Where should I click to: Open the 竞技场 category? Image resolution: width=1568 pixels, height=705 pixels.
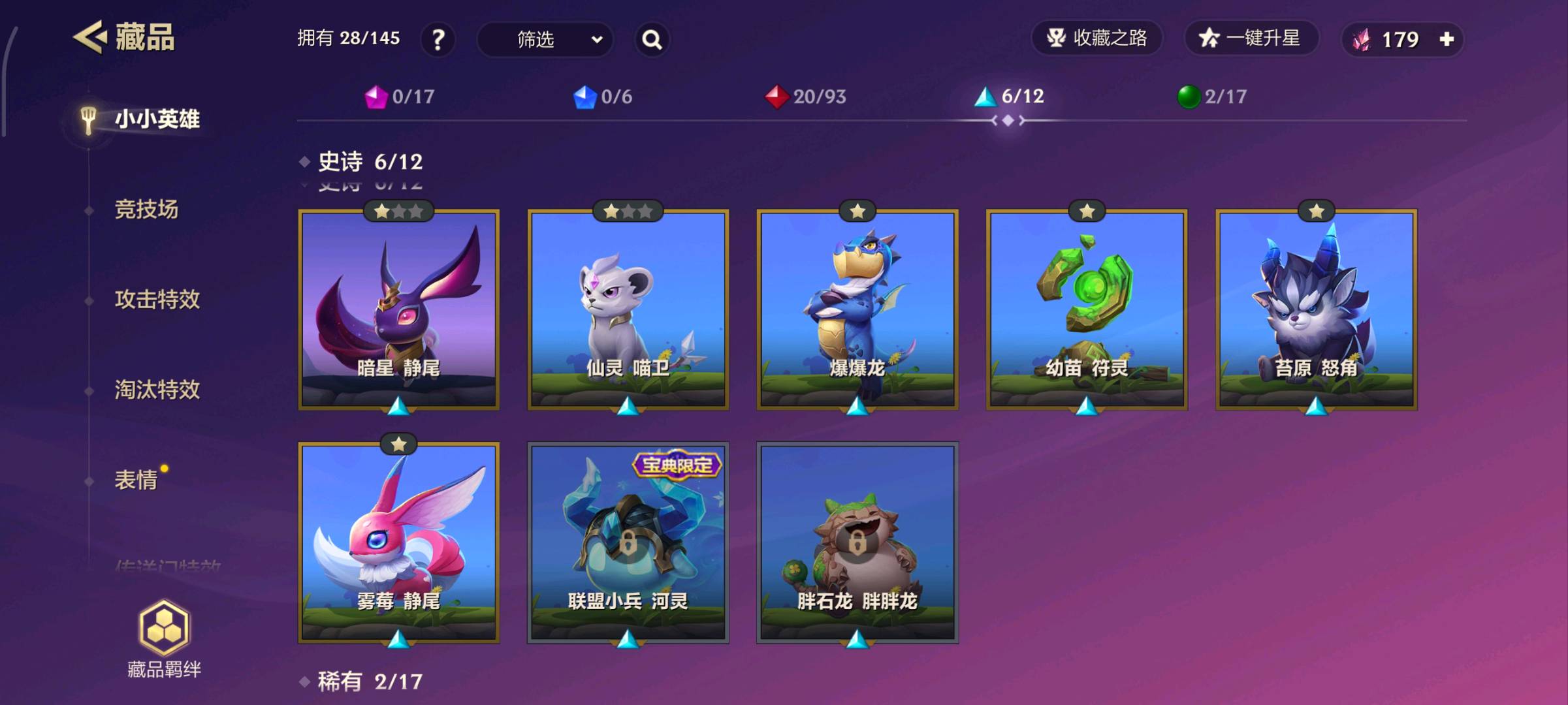coord(146,210)
